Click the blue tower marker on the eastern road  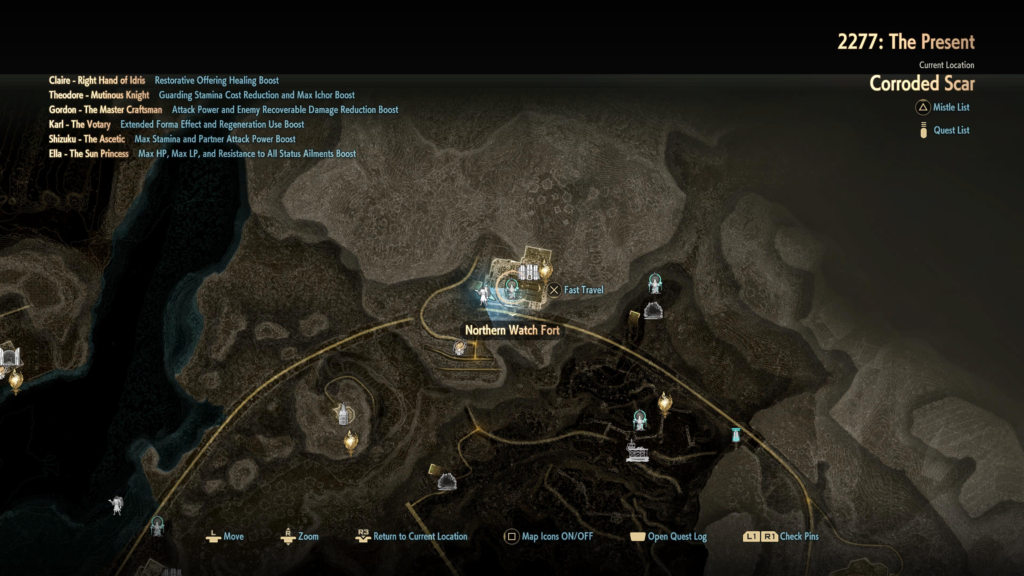pyautogui.click(x=736, y=436)
